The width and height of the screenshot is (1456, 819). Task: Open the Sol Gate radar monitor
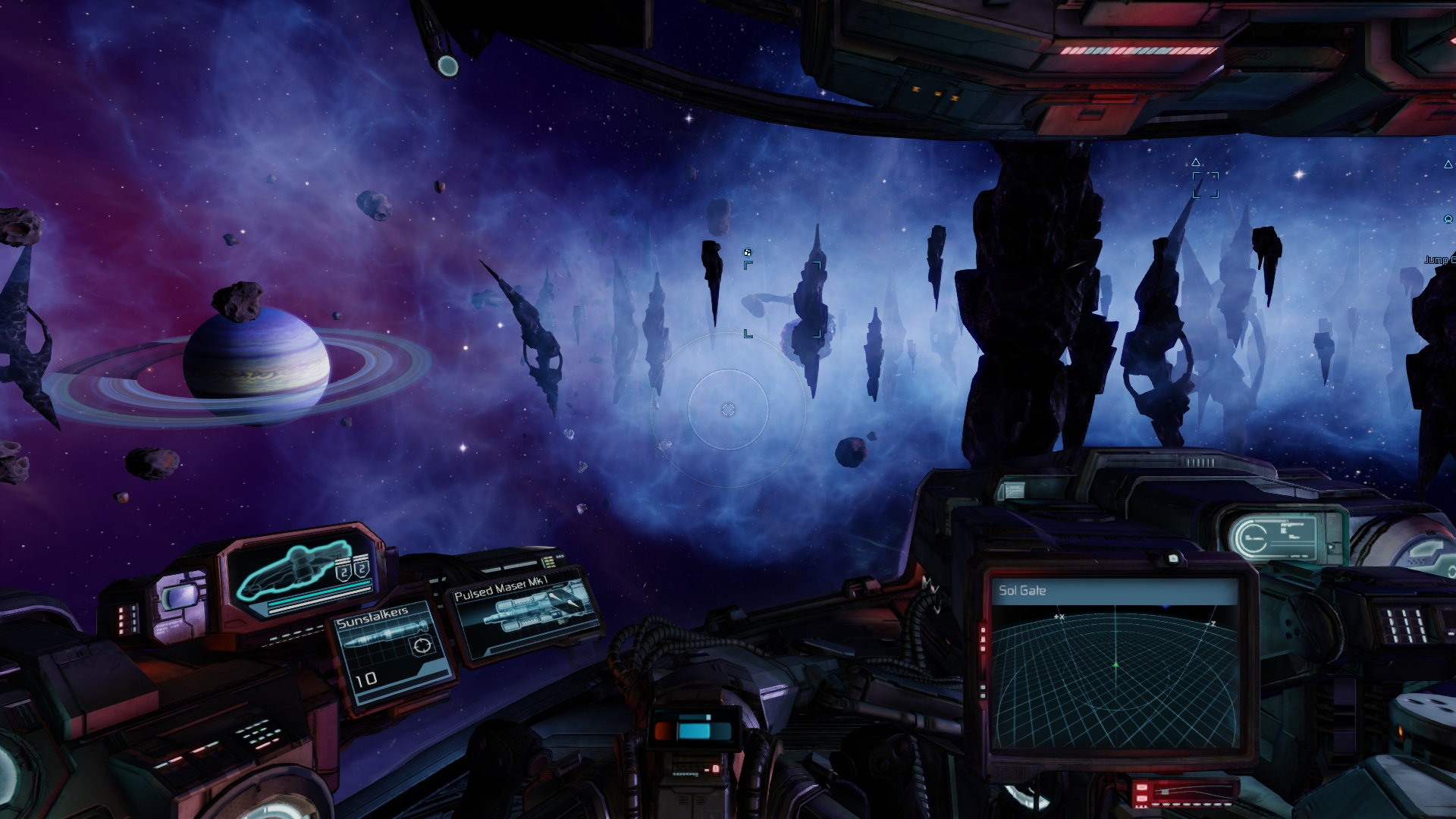[x=1114, y=666]
